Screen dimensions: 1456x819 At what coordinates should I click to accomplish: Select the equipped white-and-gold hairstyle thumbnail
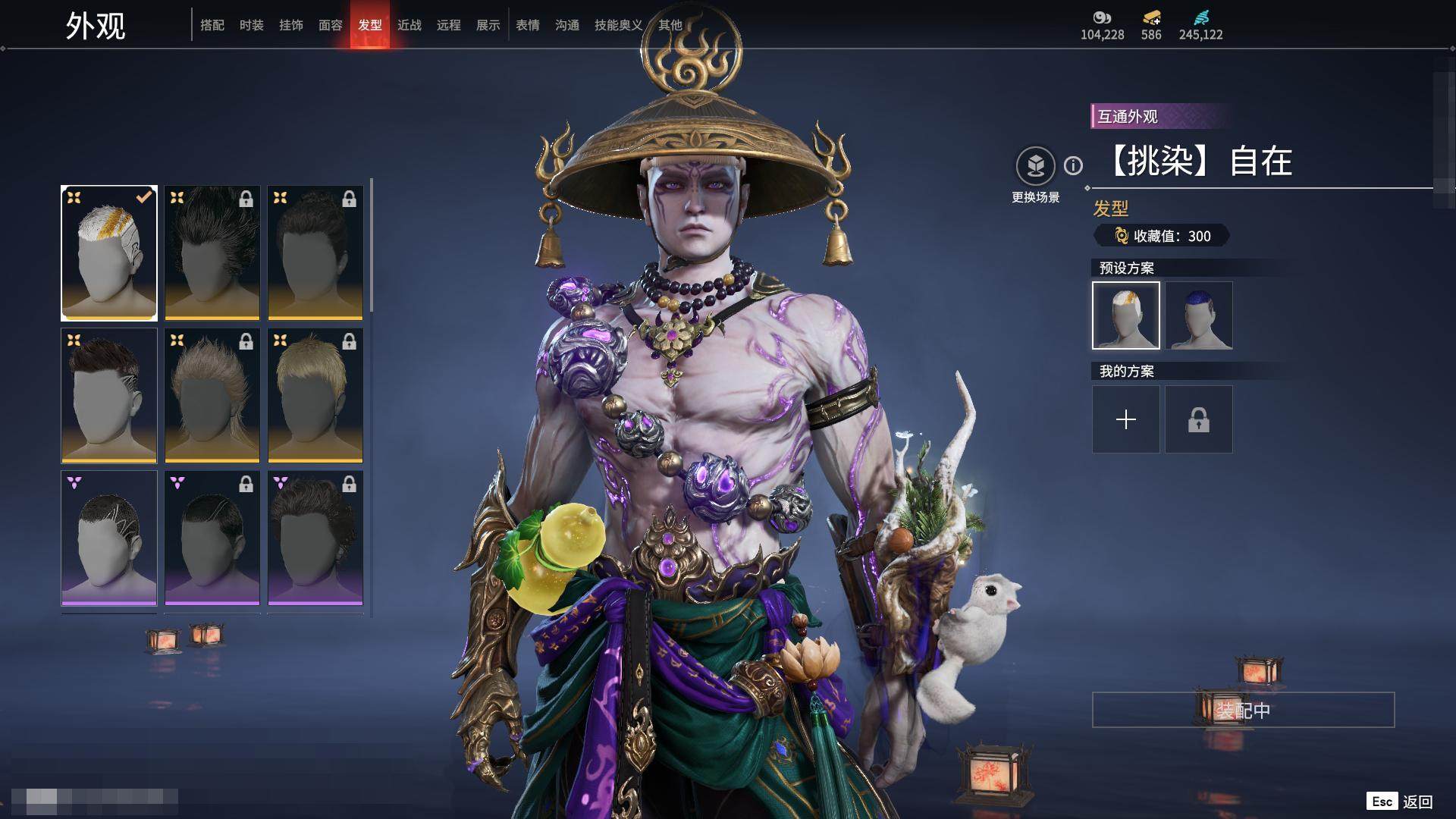pos(109,253)
